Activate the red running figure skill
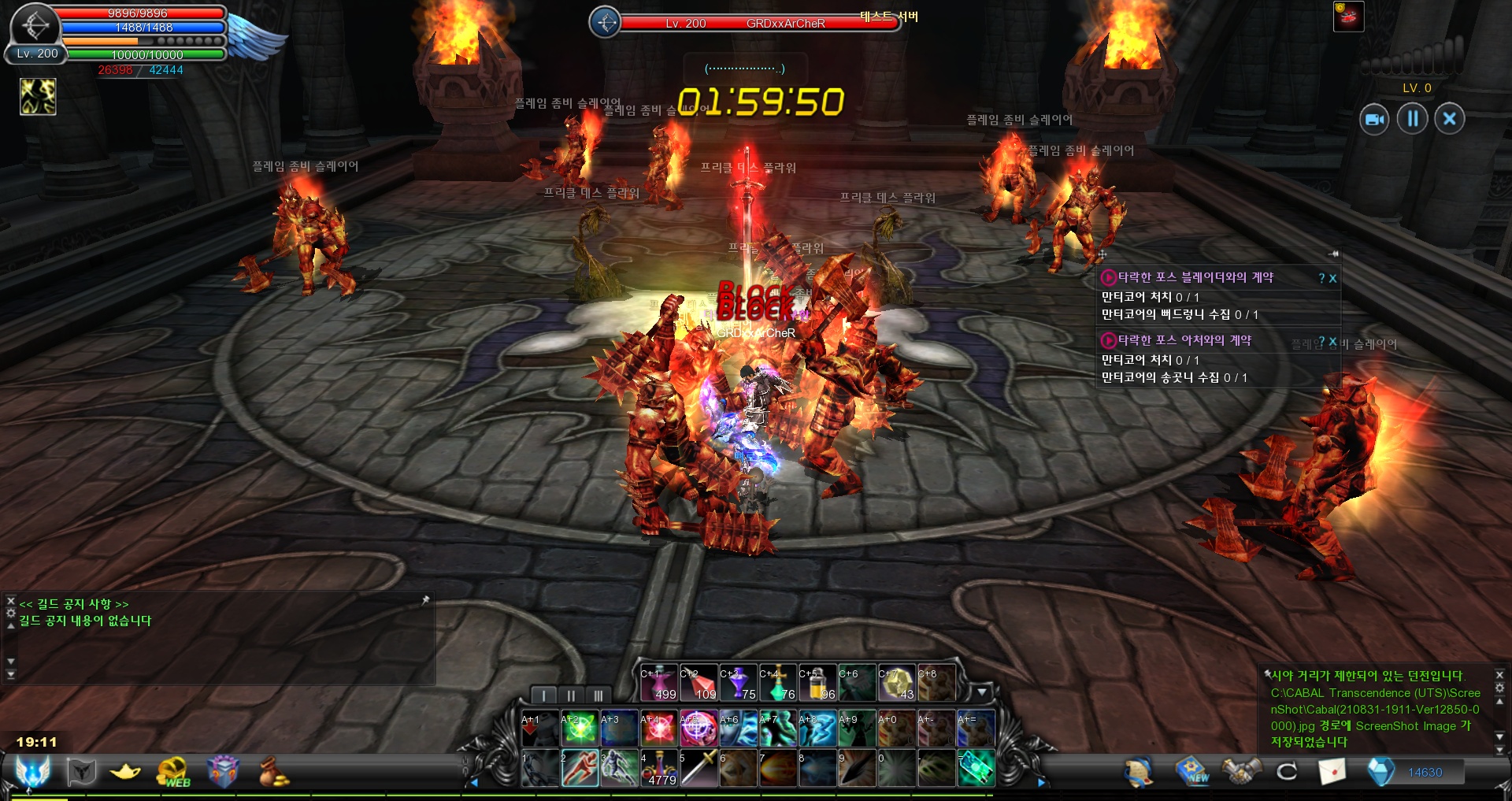Image resolution: width=1512 pixels, height=801 pixels. 580,769
